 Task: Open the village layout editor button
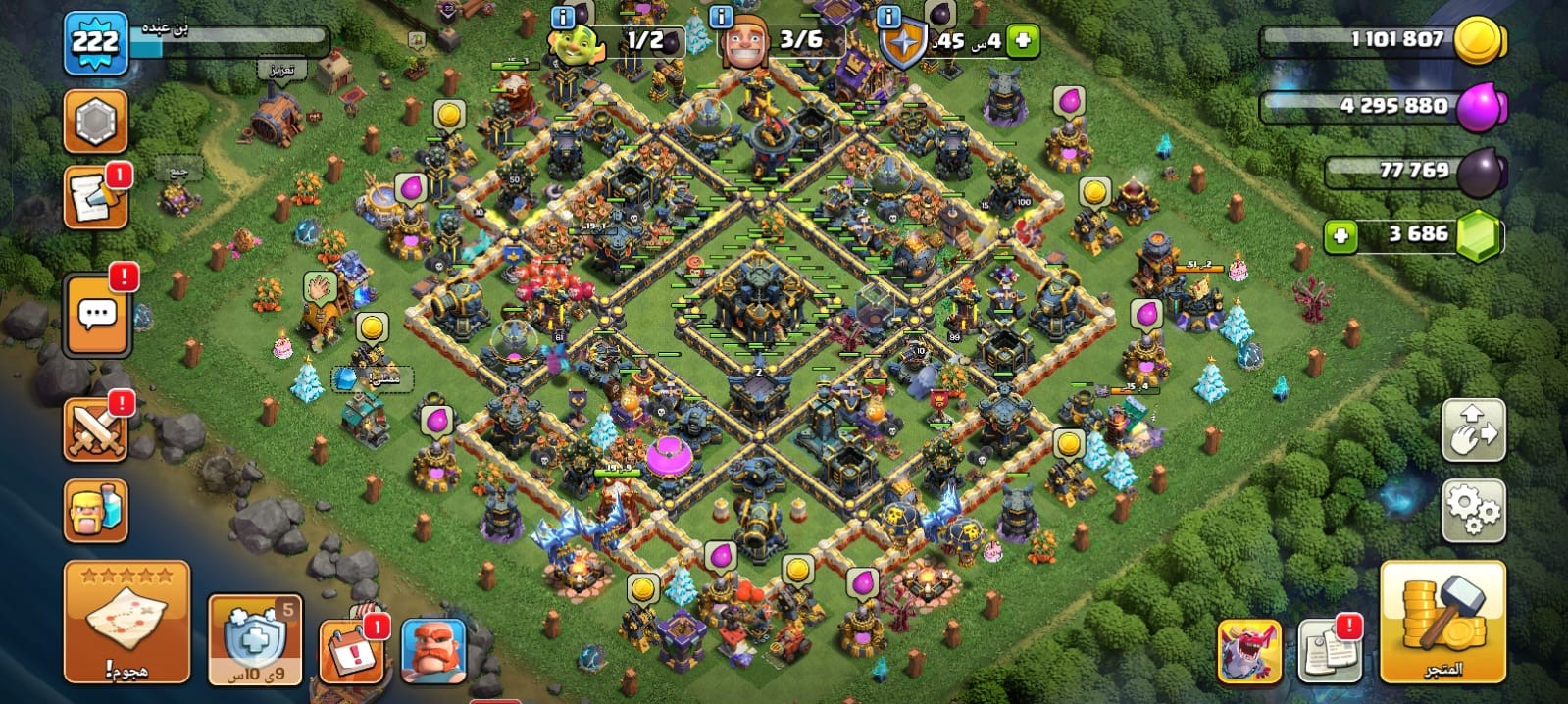point(1473,429)
